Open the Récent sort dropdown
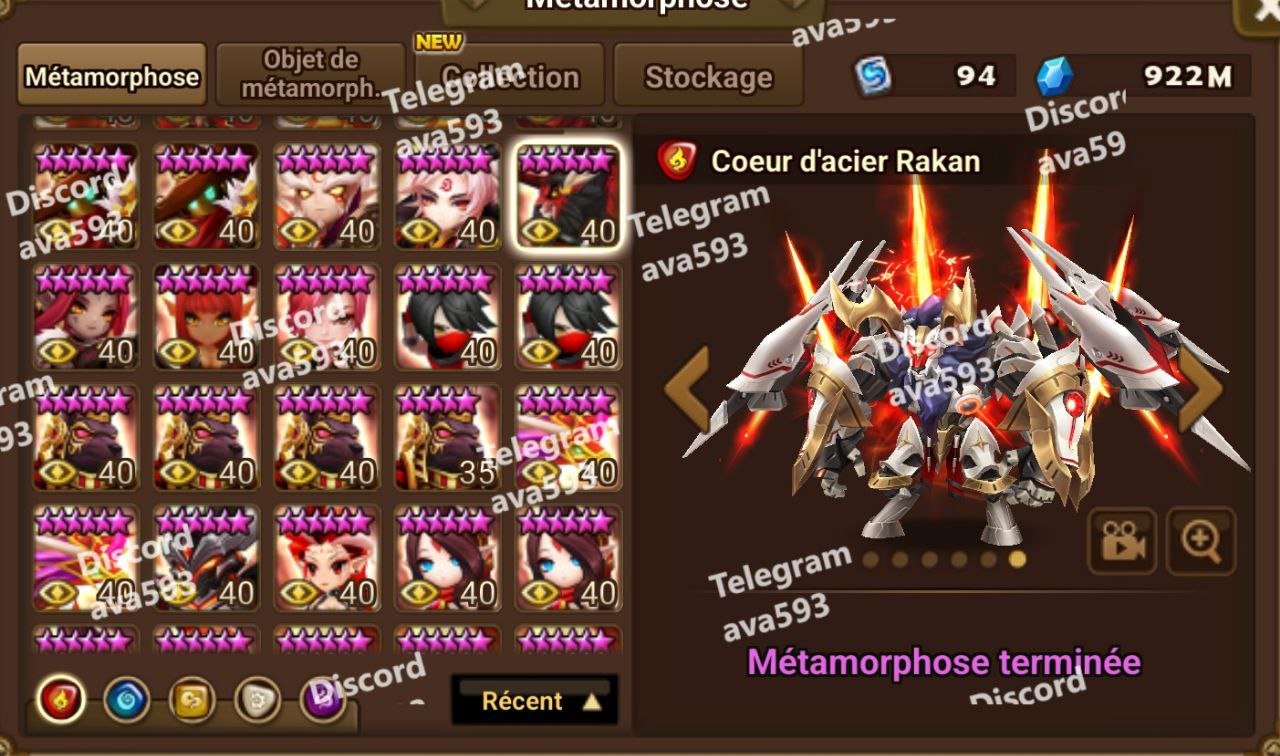 535,700
